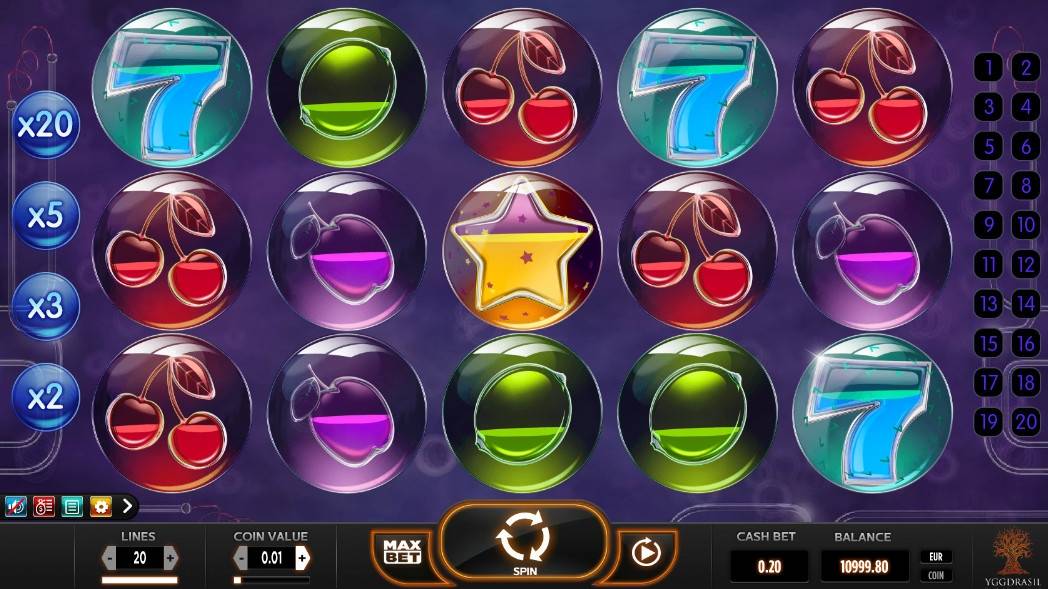Viewport: 1048px width, 589px height.
Task: Select payline number 7 indicator
Action: pyautogui.click(x=989, y=186)
